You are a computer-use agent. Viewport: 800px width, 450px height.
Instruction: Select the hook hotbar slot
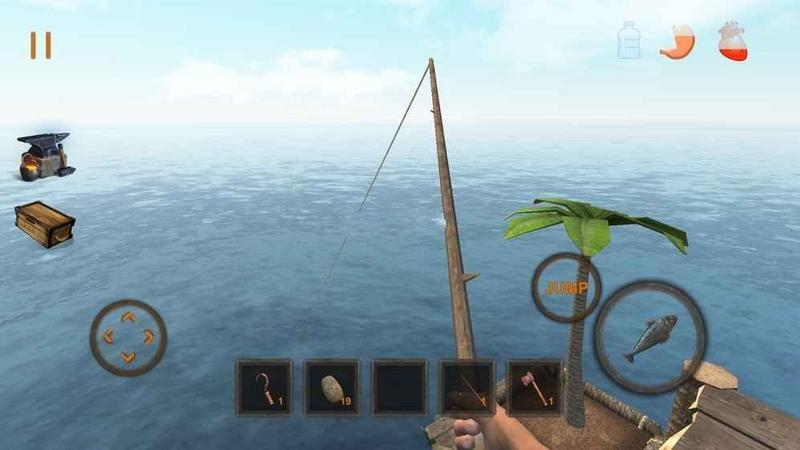coord(264,388)
